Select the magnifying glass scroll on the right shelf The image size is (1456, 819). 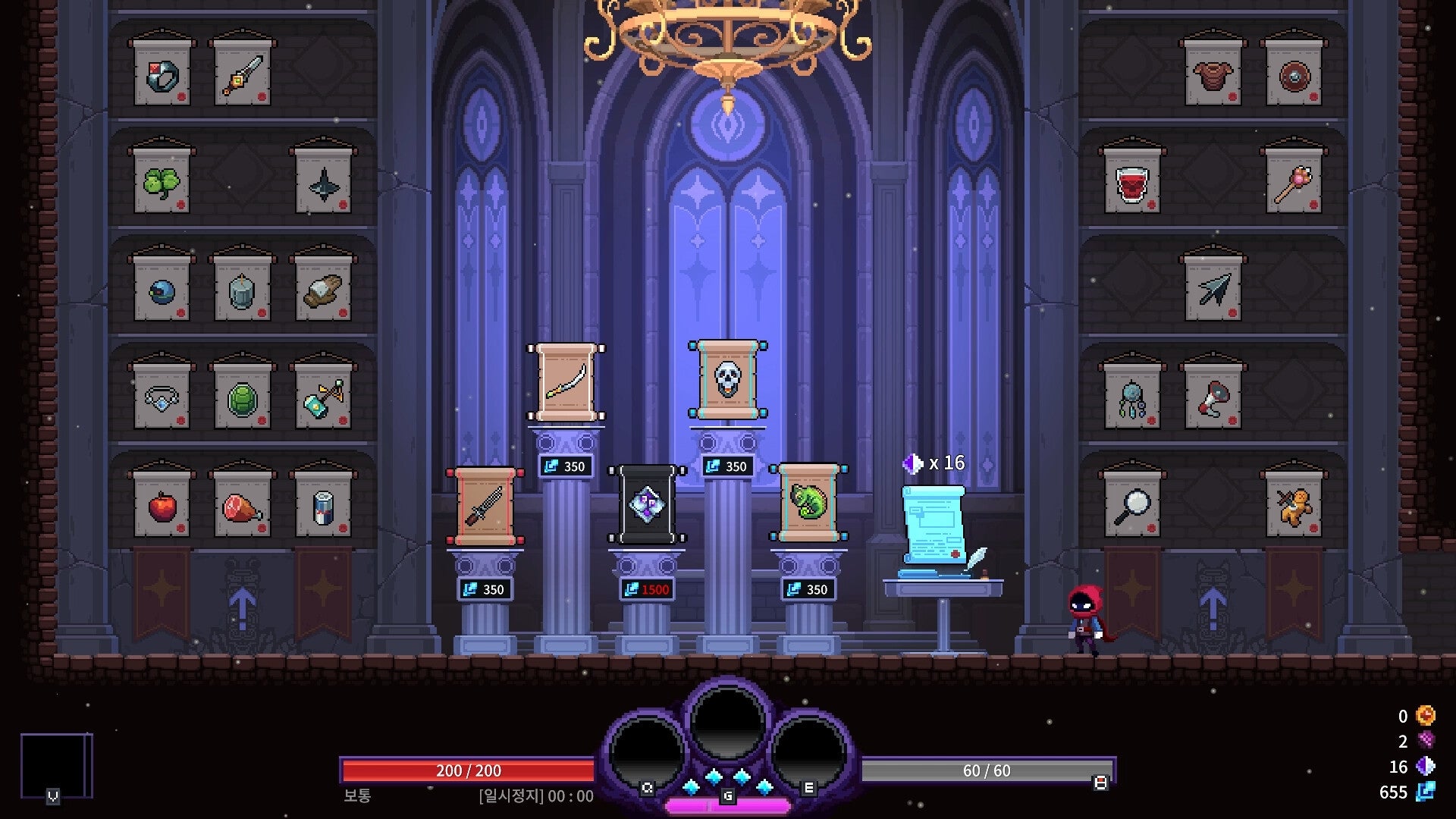click(x=1132, y=507)
